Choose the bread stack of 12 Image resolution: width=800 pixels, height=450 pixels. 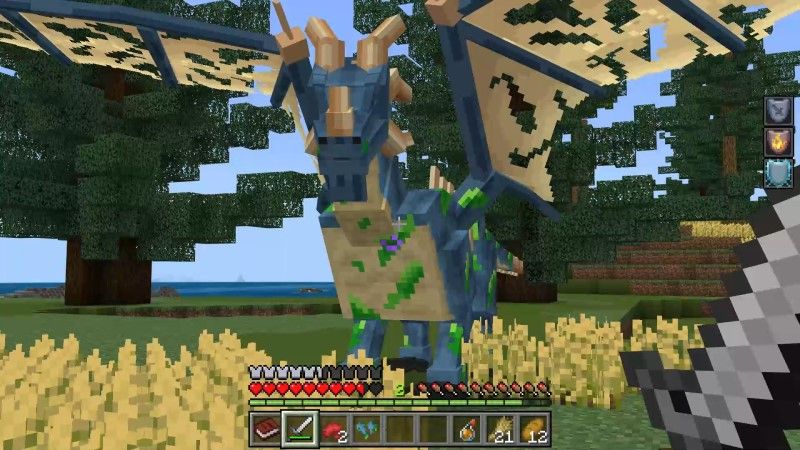point(534,429)
